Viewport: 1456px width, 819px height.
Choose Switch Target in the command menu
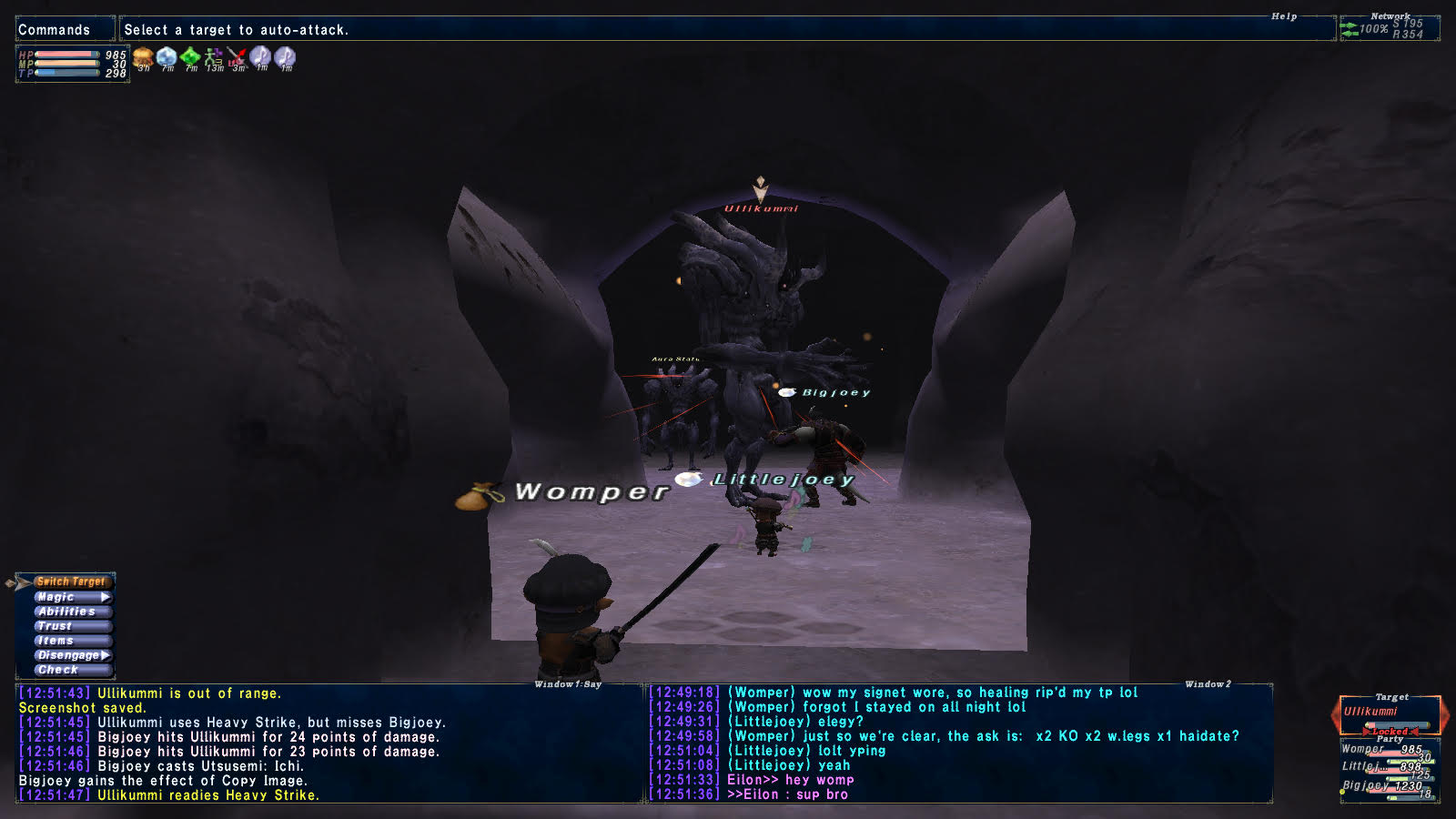tap(71, 581)
